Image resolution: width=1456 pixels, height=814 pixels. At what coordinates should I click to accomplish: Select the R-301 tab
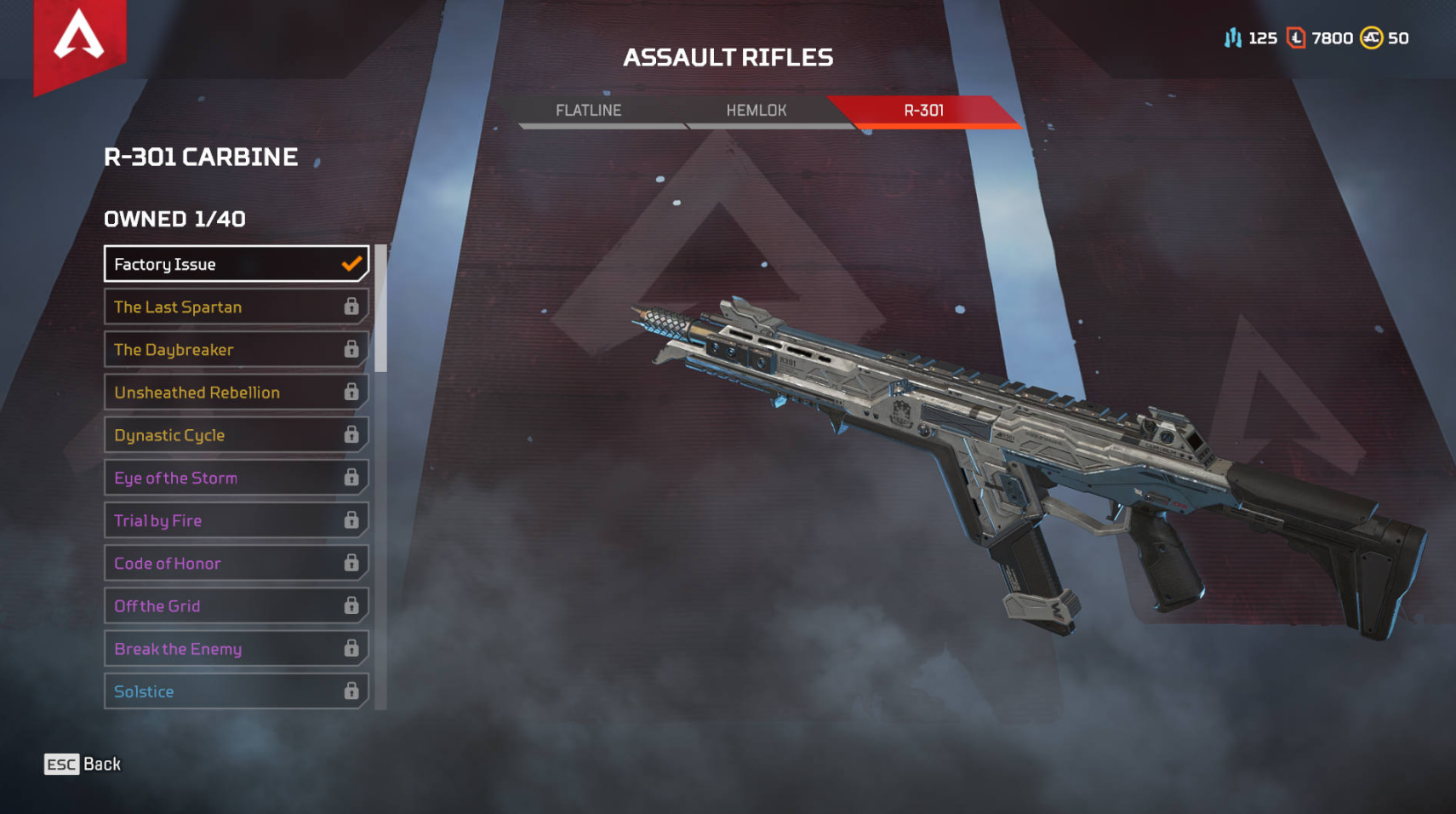pyautogui.click(x=923, y=111)
